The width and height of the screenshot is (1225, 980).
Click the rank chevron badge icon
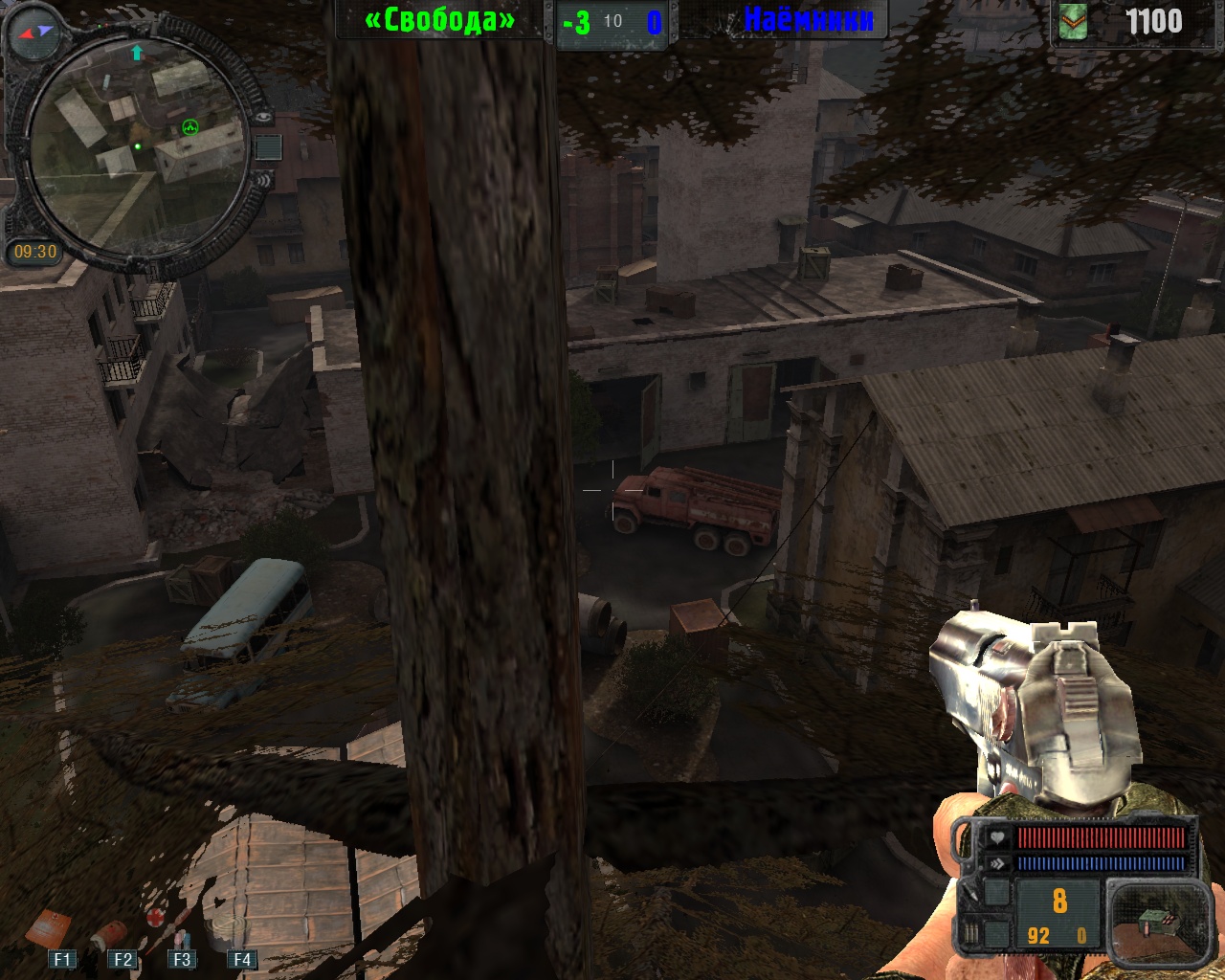[1075, 21]
